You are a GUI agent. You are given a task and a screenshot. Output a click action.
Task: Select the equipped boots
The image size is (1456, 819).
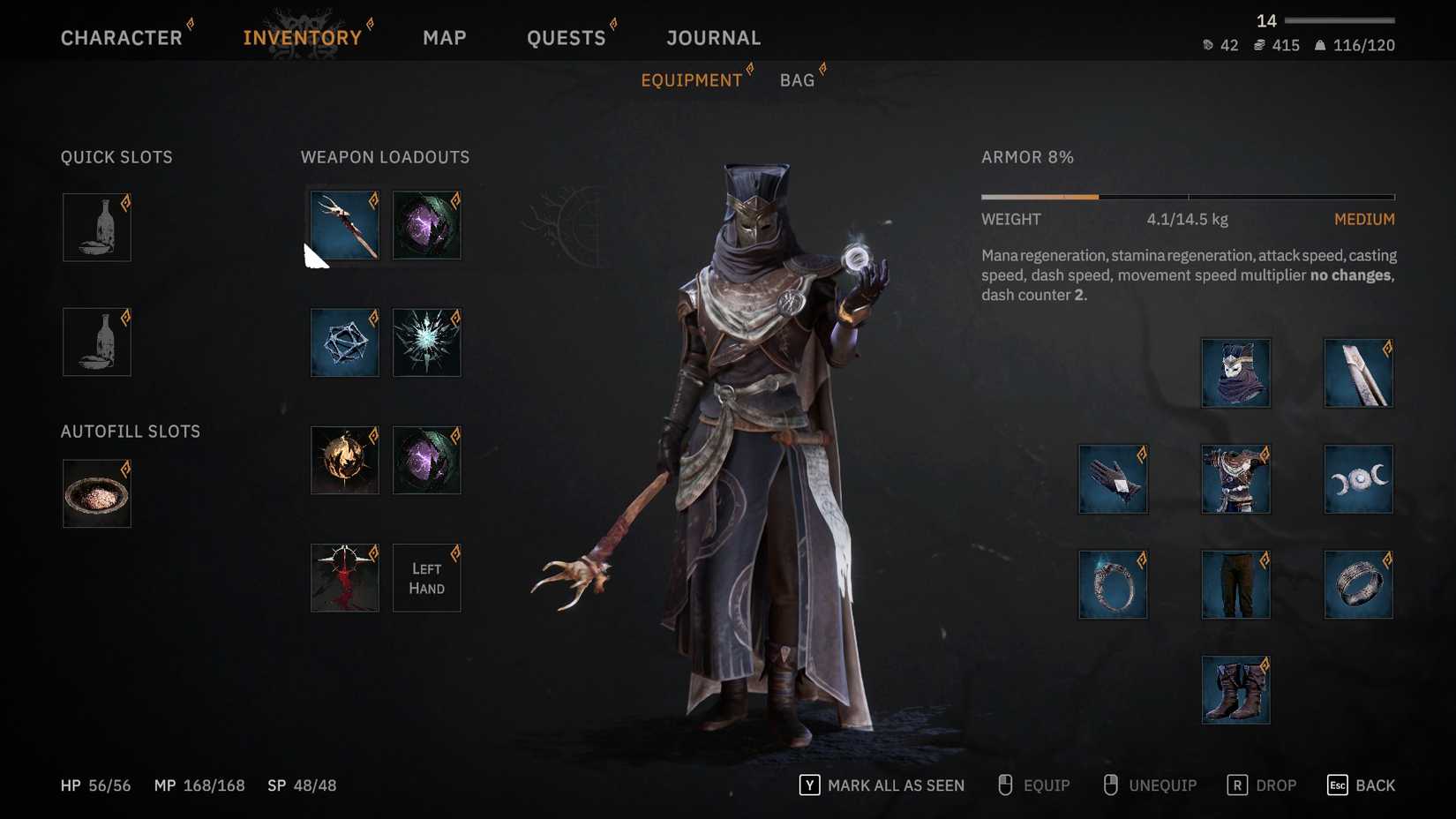coord(1235,690)
